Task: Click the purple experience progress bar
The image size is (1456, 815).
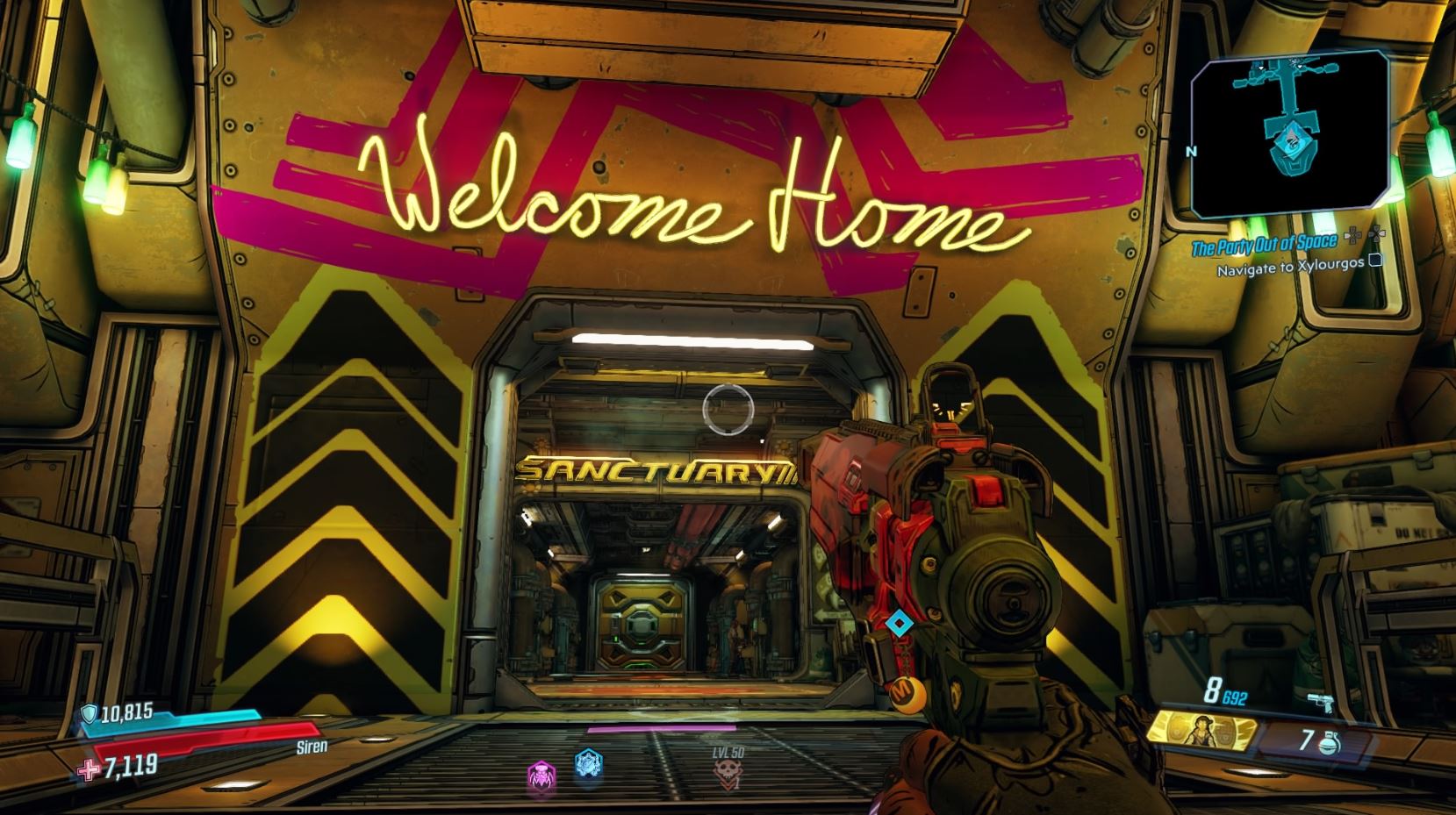Action: pos(662,729)
